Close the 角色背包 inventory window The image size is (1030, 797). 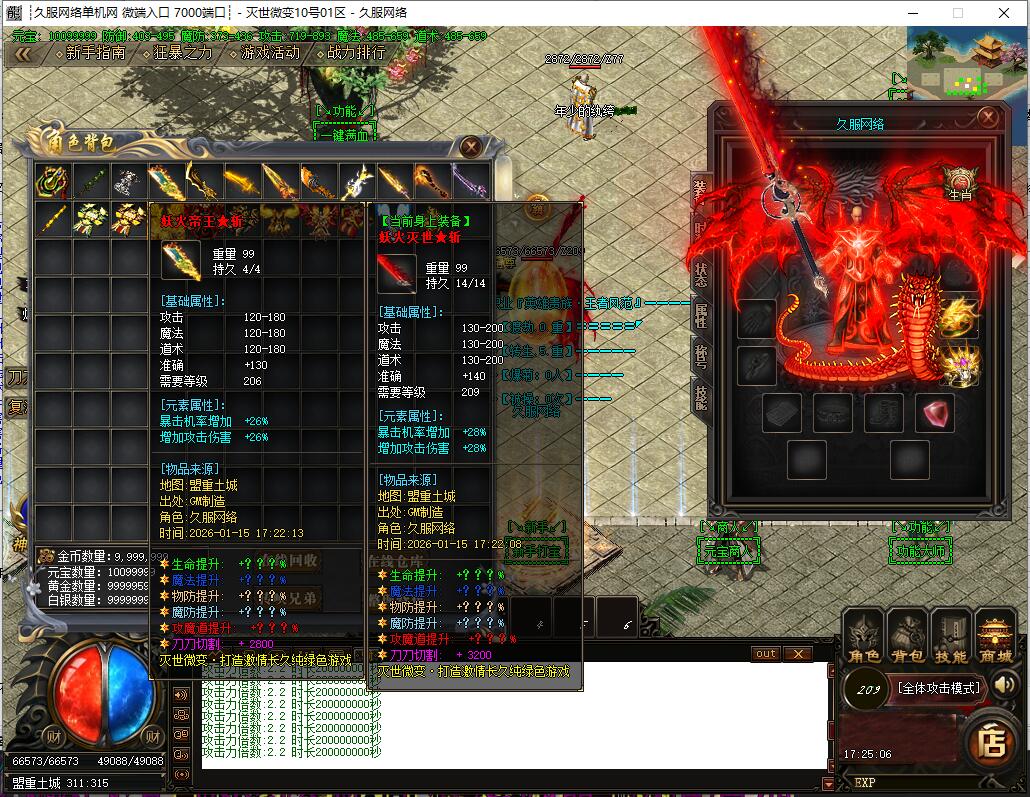click(470, 147)
